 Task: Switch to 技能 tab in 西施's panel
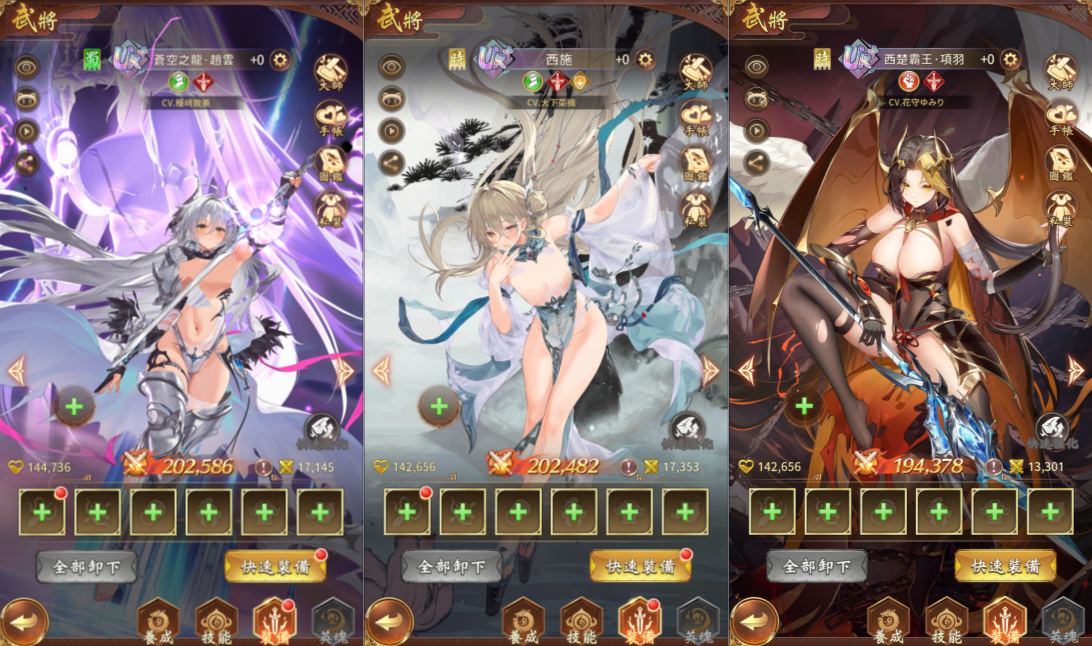coord(582,621)
